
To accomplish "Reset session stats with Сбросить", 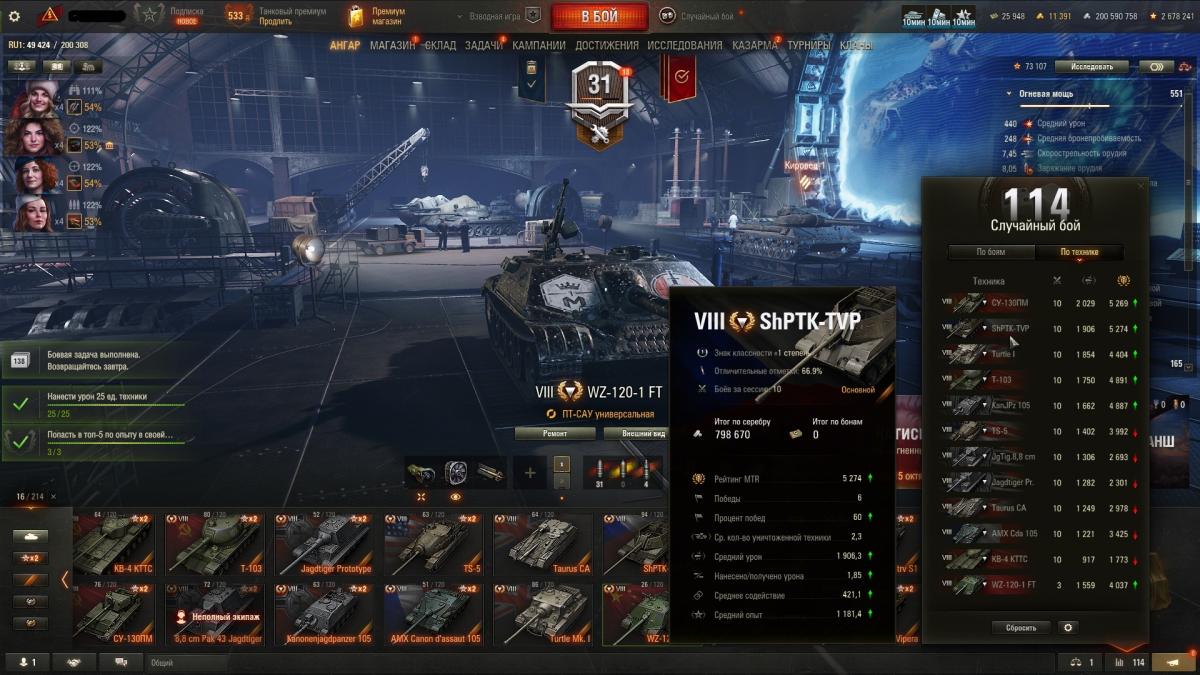I will pyautogui.click(x=1021, y=628).
